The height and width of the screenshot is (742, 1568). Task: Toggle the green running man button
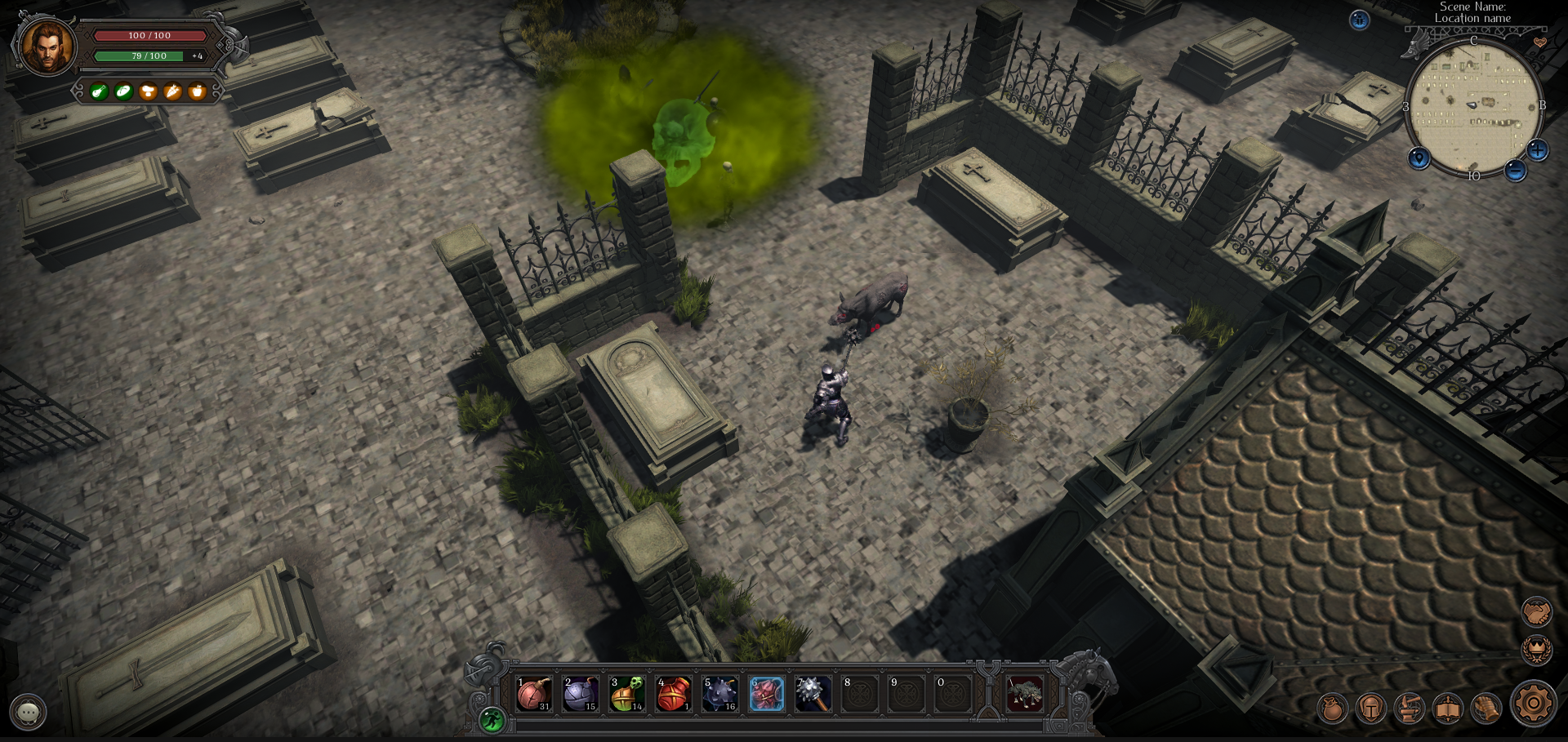(492, 719)
